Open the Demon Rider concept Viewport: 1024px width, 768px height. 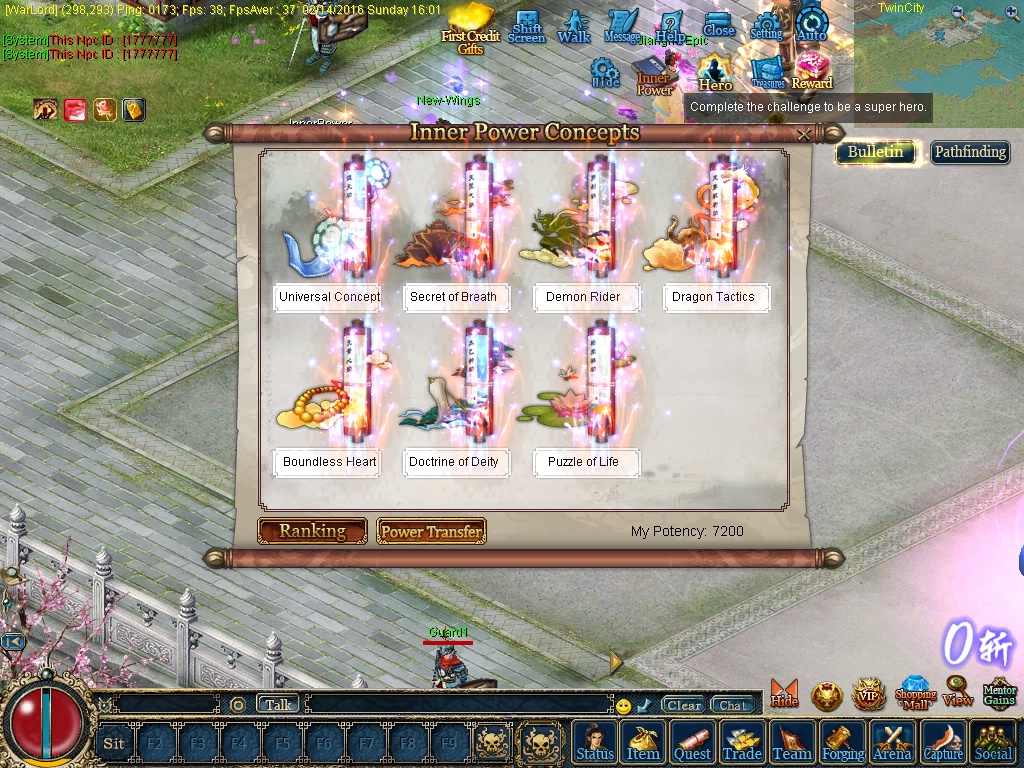(583, 297)
